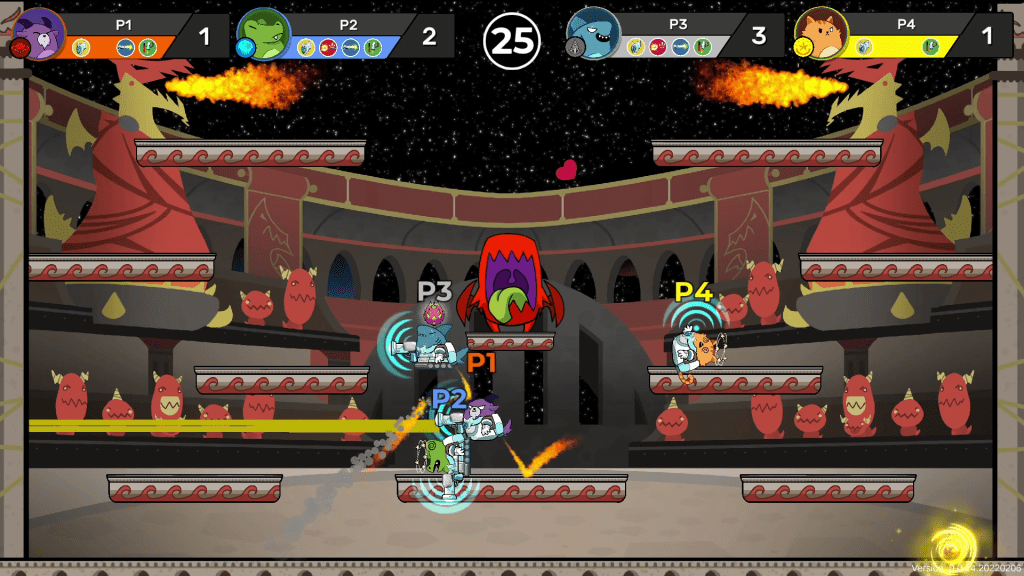Click the red power-up icon in P3's bar
The width and height of the screenshot is (1024, 576).
point(657,46)
